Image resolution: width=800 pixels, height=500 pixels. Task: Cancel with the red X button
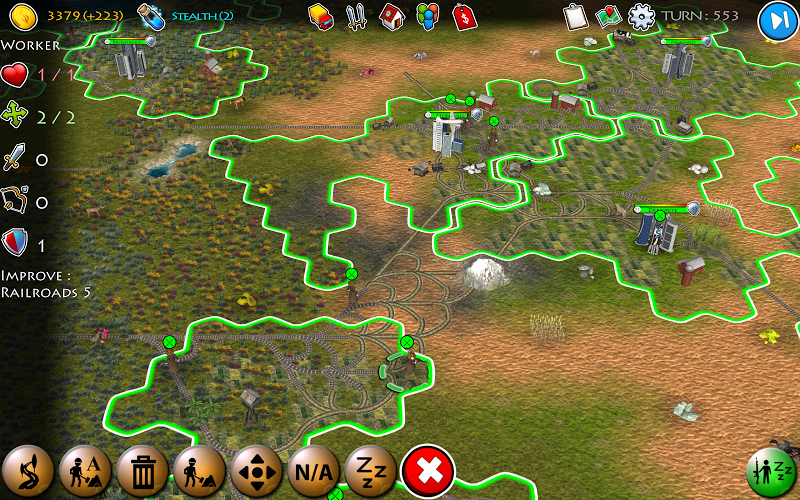pos(428,469)
